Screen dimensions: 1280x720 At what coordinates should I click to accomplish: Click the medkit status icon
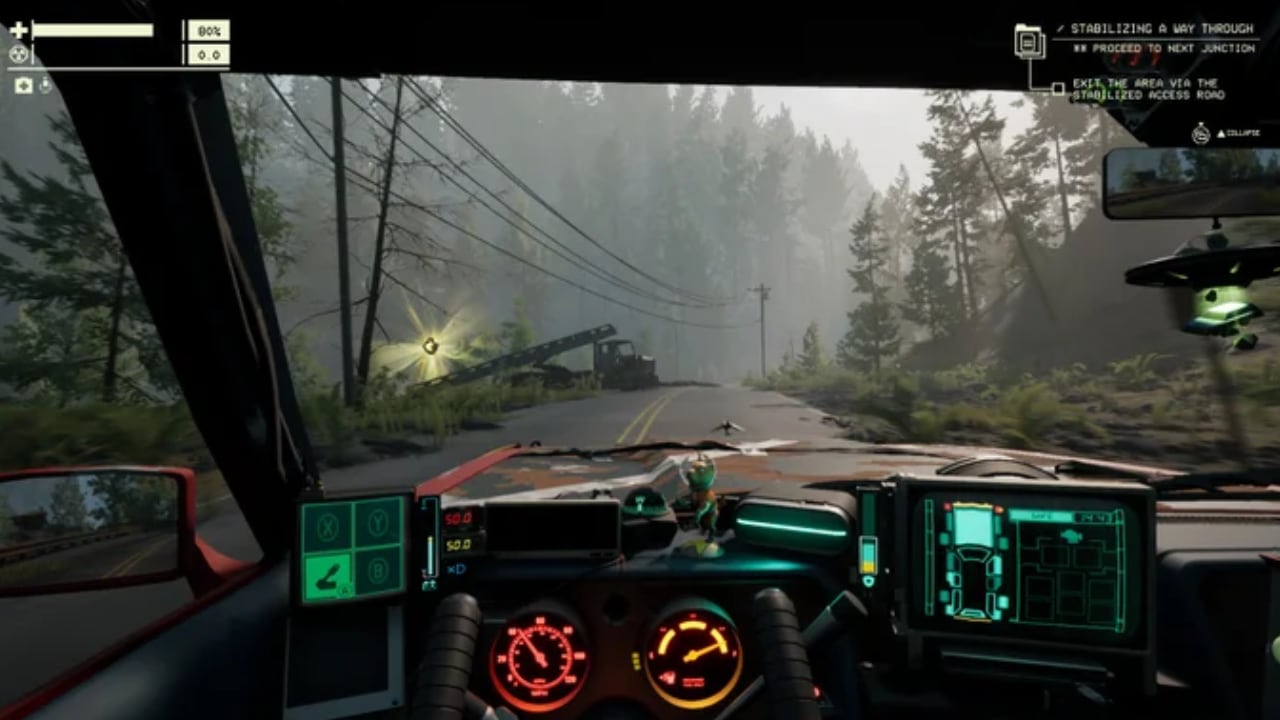pyautogui.click(x=23, y=86)
